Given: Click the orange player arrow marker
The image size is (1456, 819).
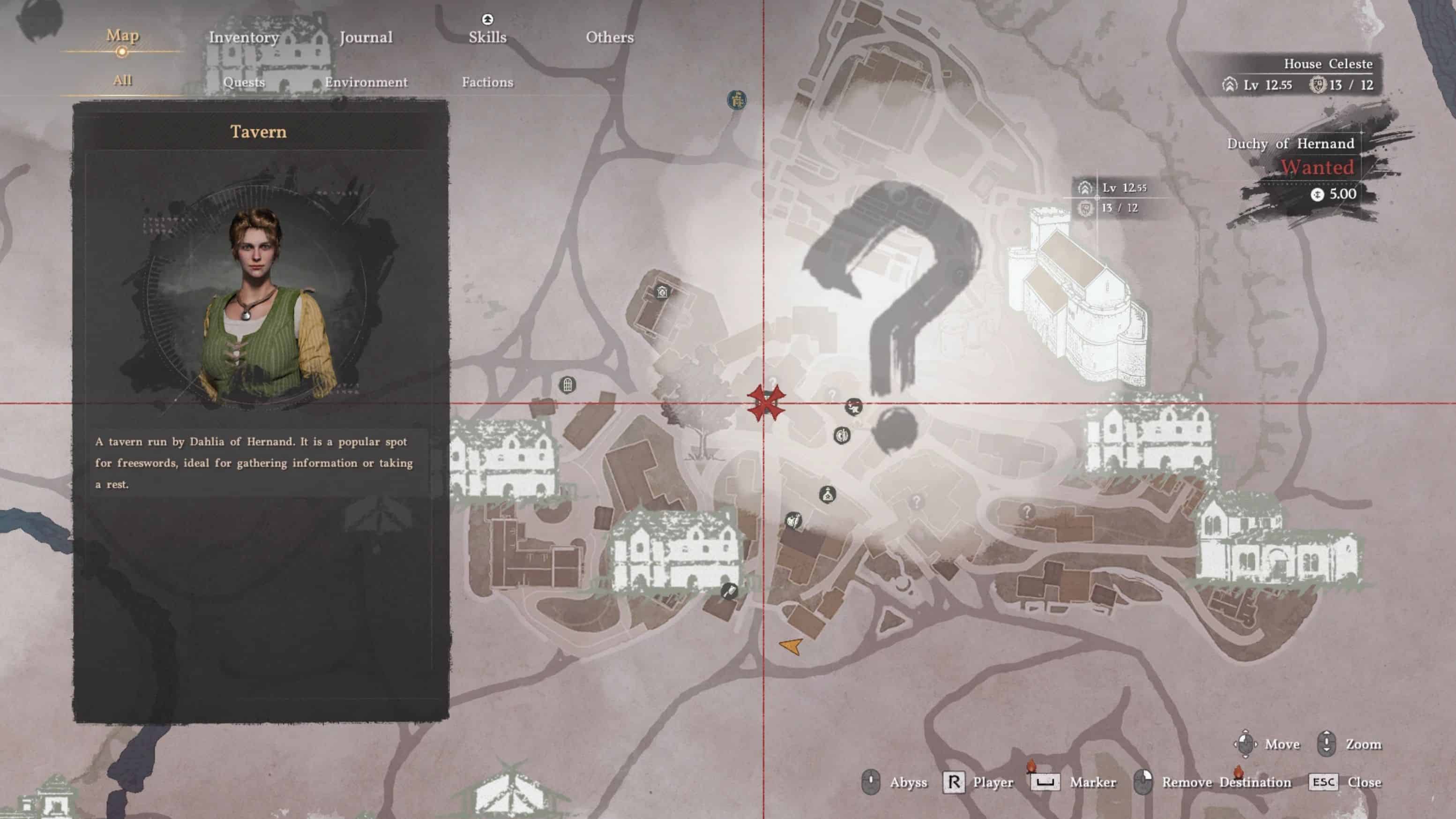Looking at the screenshot, I should pyautogui.click(x=792, y=646).
